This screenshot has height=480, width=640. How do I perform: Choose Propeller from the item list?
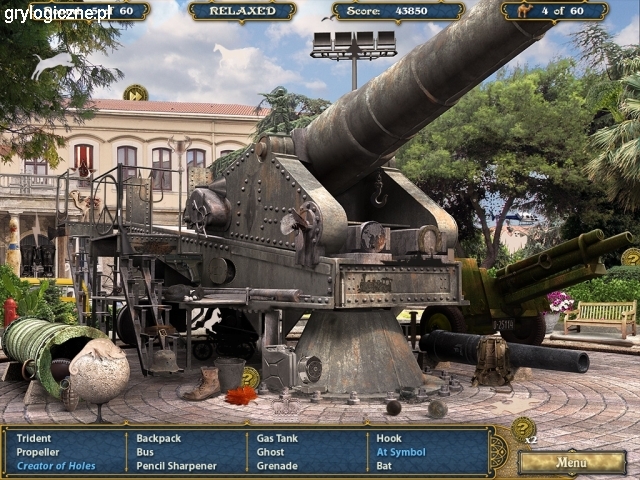pyautogui.click(x=38, y=452)
